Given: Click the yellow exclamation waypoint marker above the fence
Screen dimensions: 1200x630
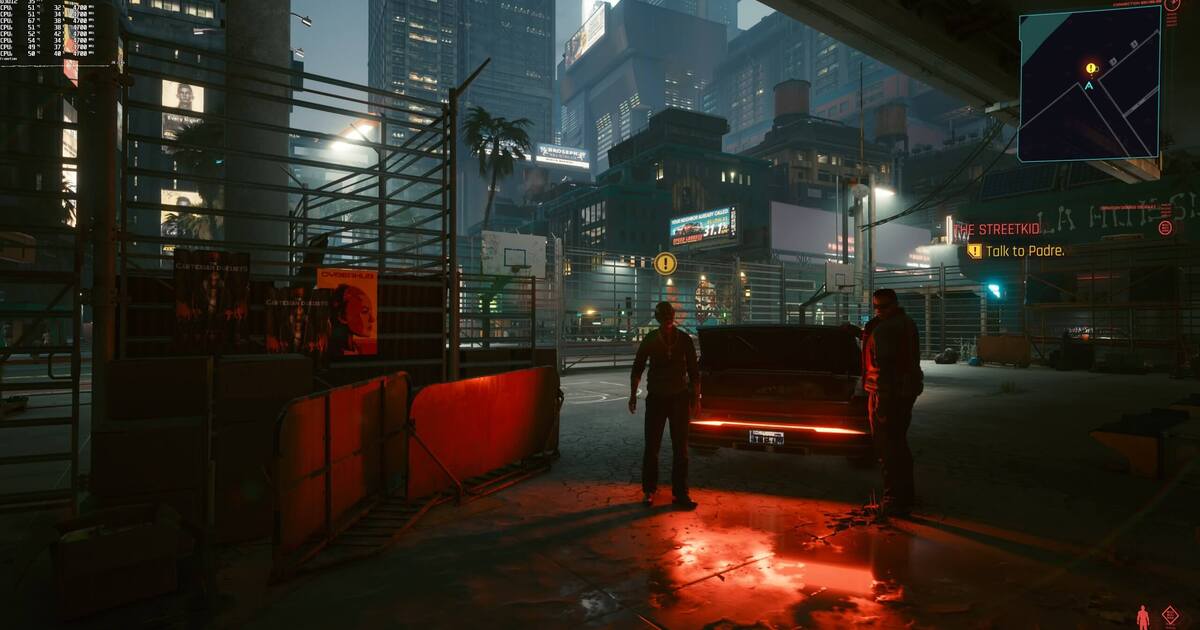Looking at the screenshot, I should pos(665,263).
